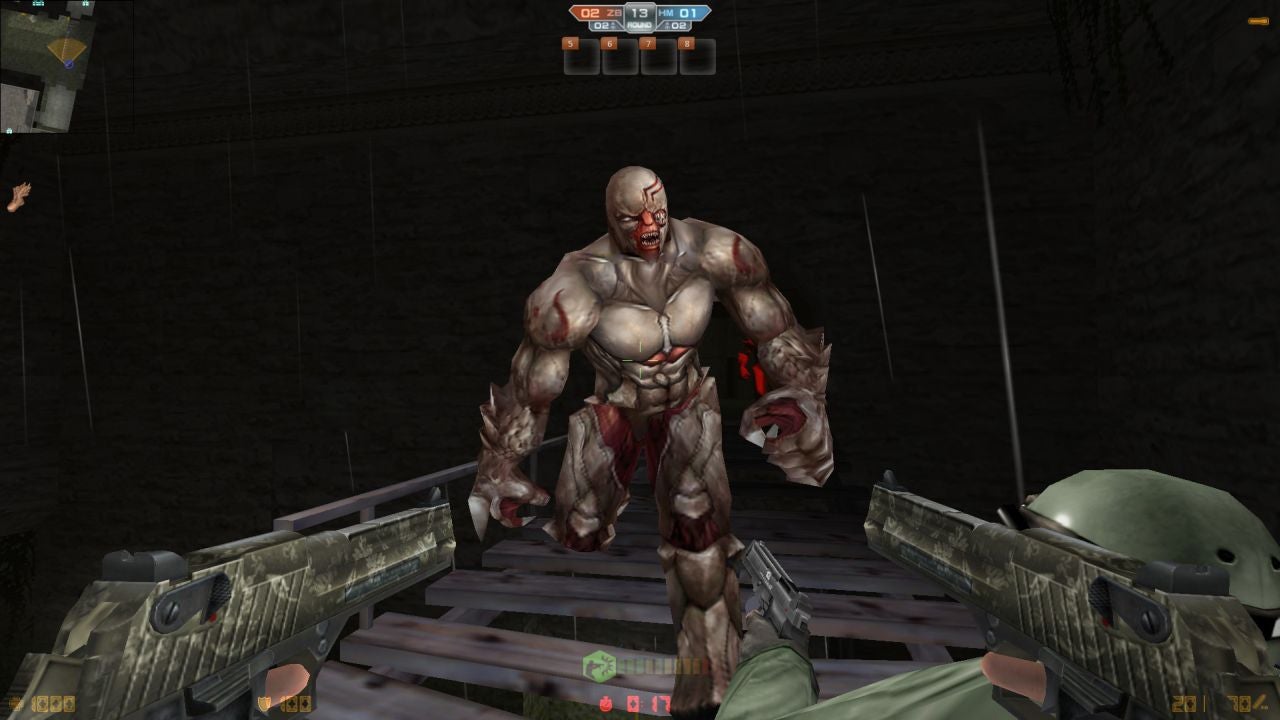Click the bullet icon beside the ammo count

click(x=1258, y=703)
